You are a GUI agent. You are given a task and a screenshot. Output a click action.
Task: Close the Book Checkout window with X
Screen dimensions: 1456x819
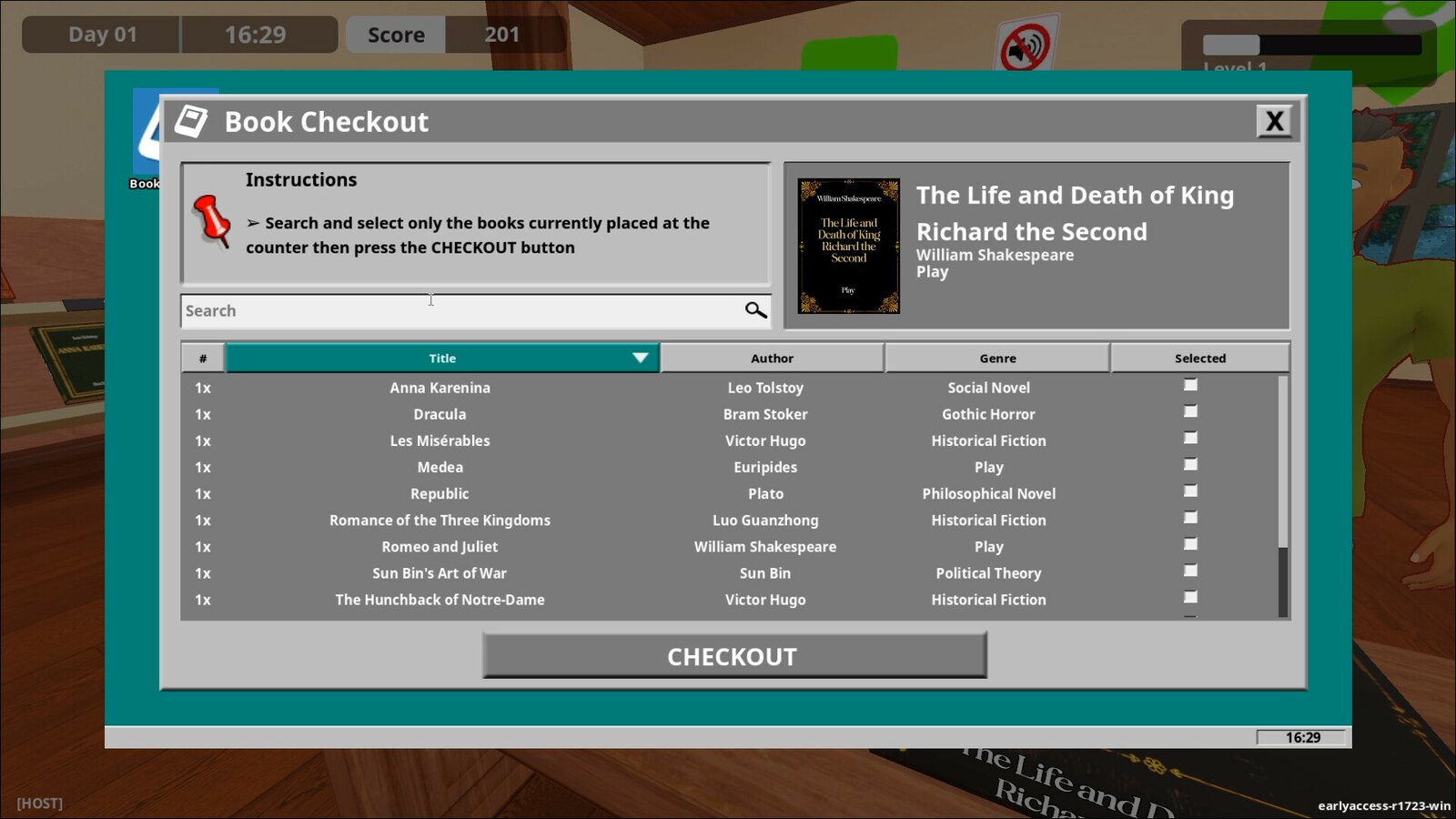[x=1275, y=120]
